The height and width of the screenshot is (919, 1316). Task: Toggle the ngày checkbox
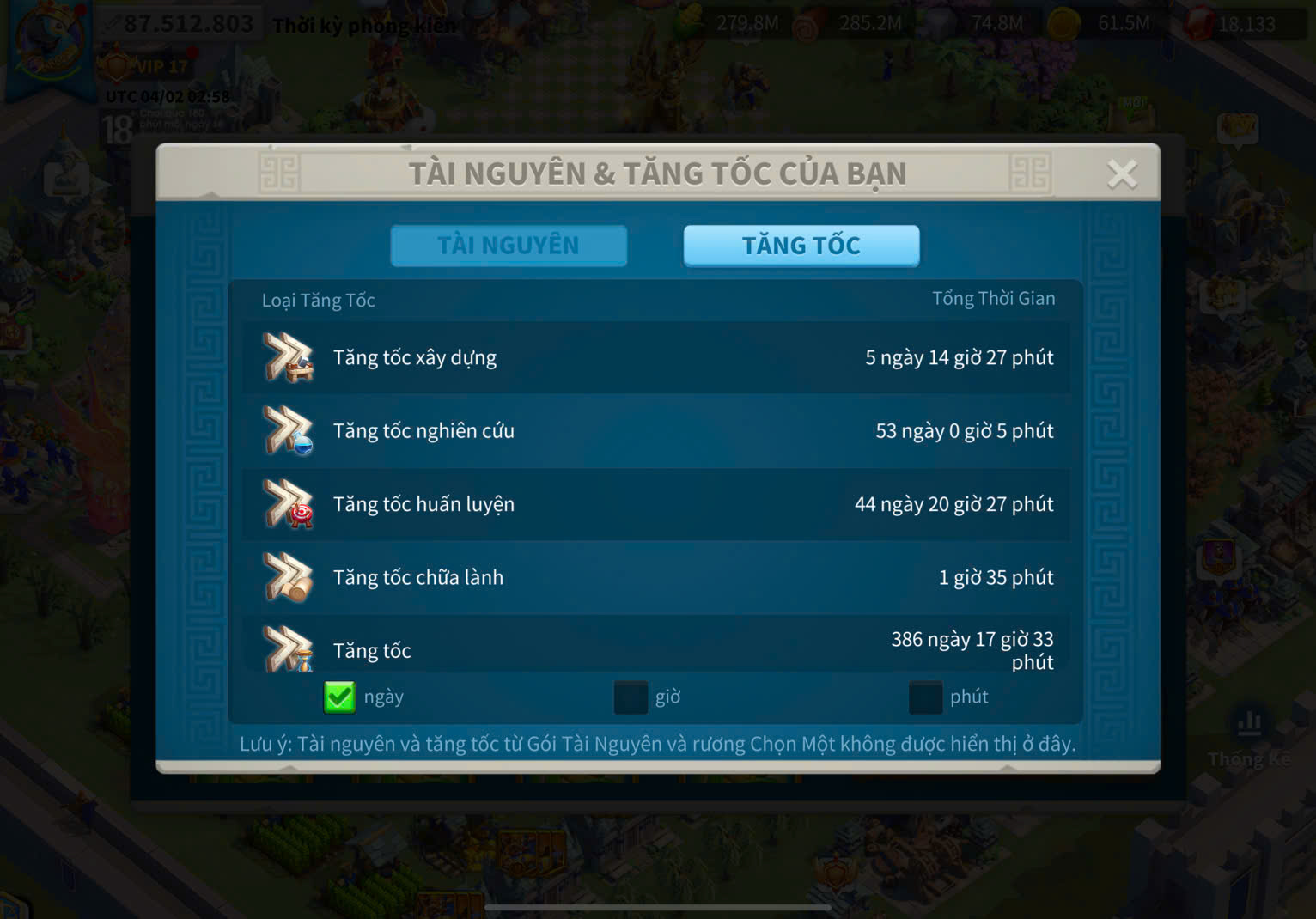click(x=339, y=697)
